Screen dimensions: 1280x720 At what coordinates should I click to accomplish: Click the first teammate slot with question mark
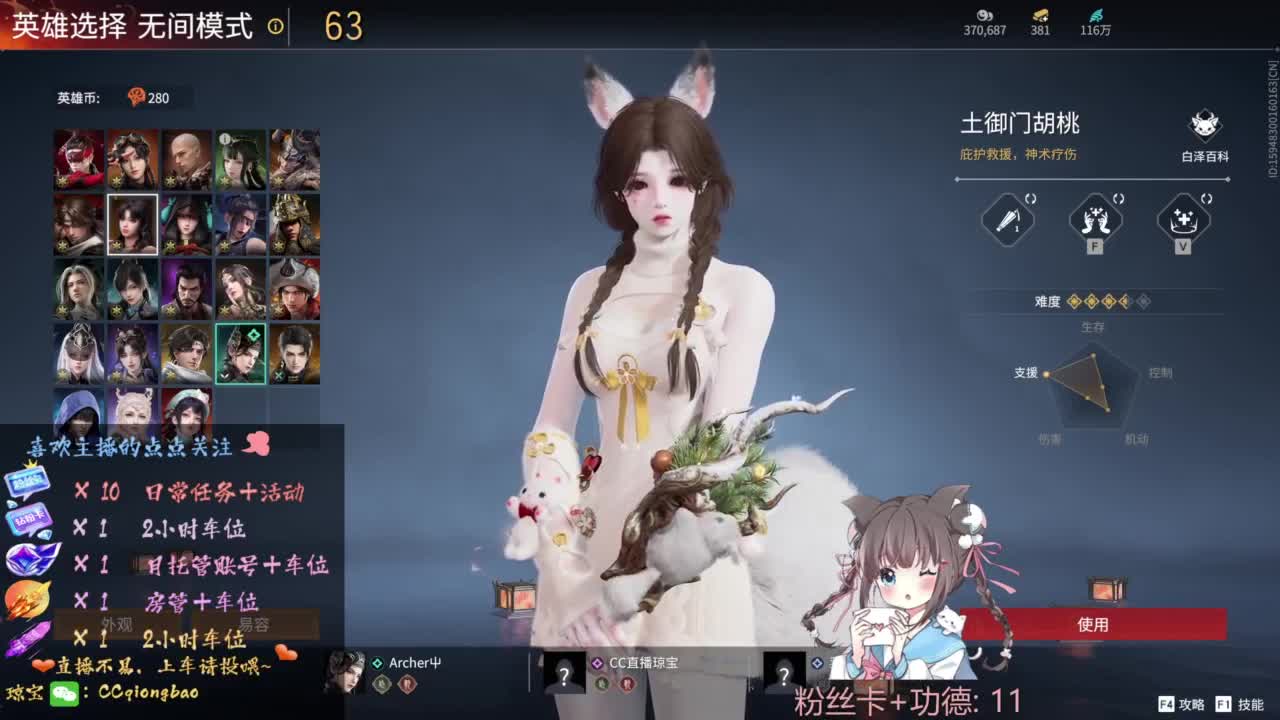pos(563,672)
